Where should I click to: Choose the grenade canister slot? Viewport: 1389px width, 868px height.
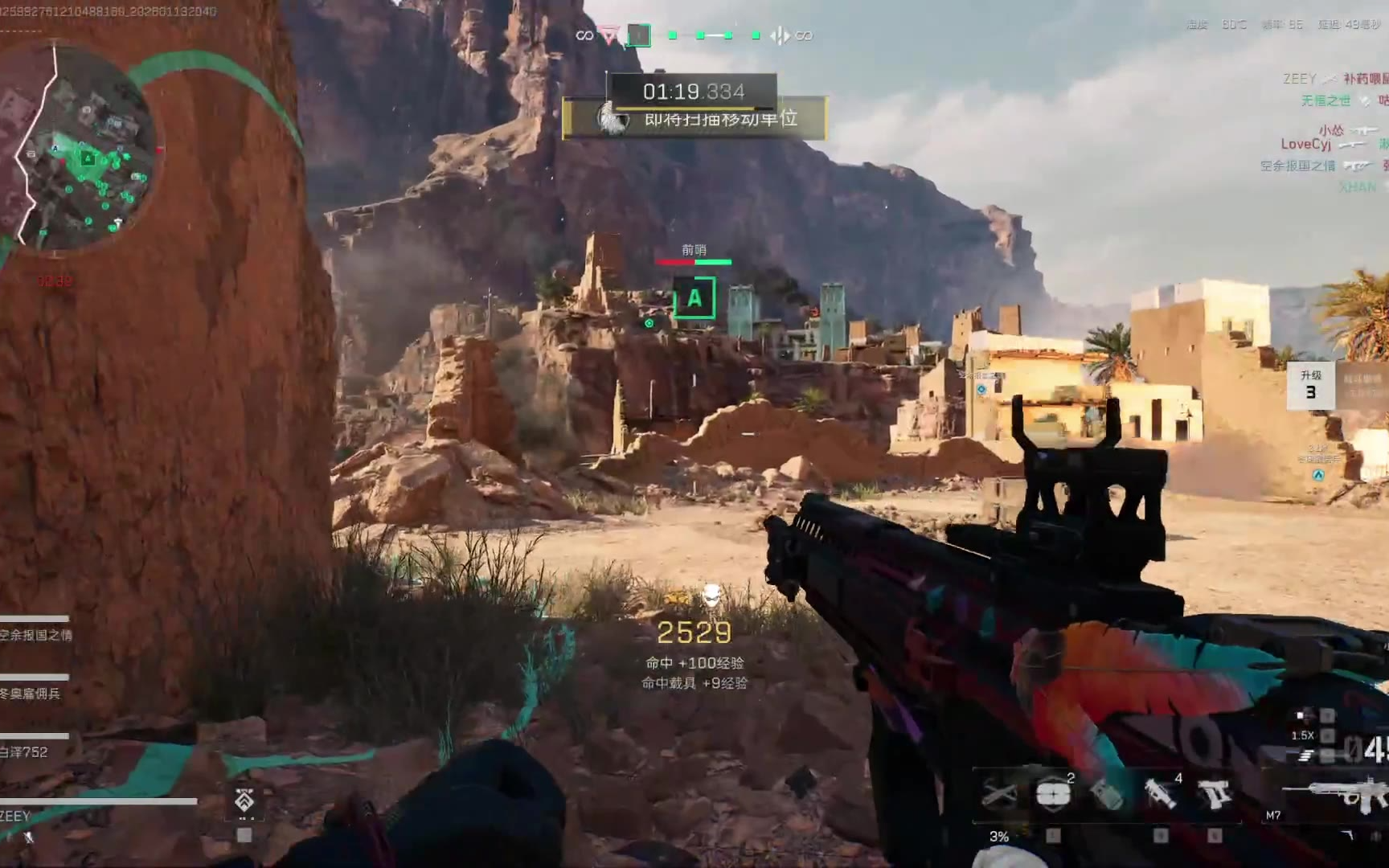(1107, 794)
